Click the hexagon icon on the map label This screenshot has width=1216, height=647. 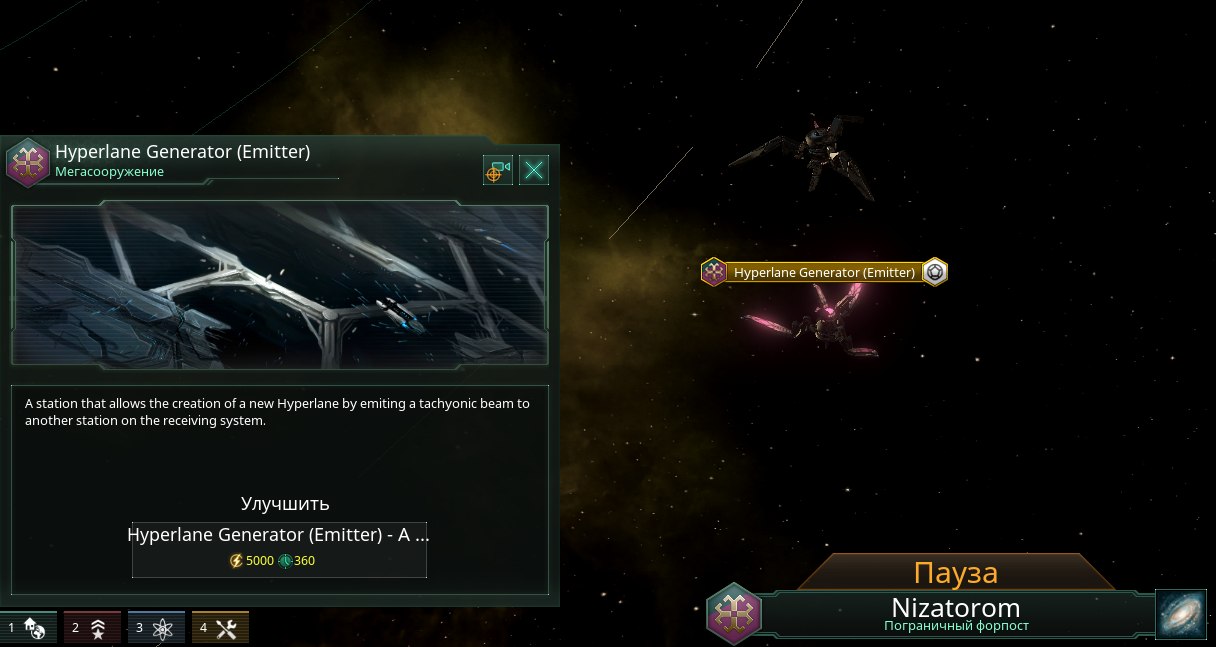935,272
